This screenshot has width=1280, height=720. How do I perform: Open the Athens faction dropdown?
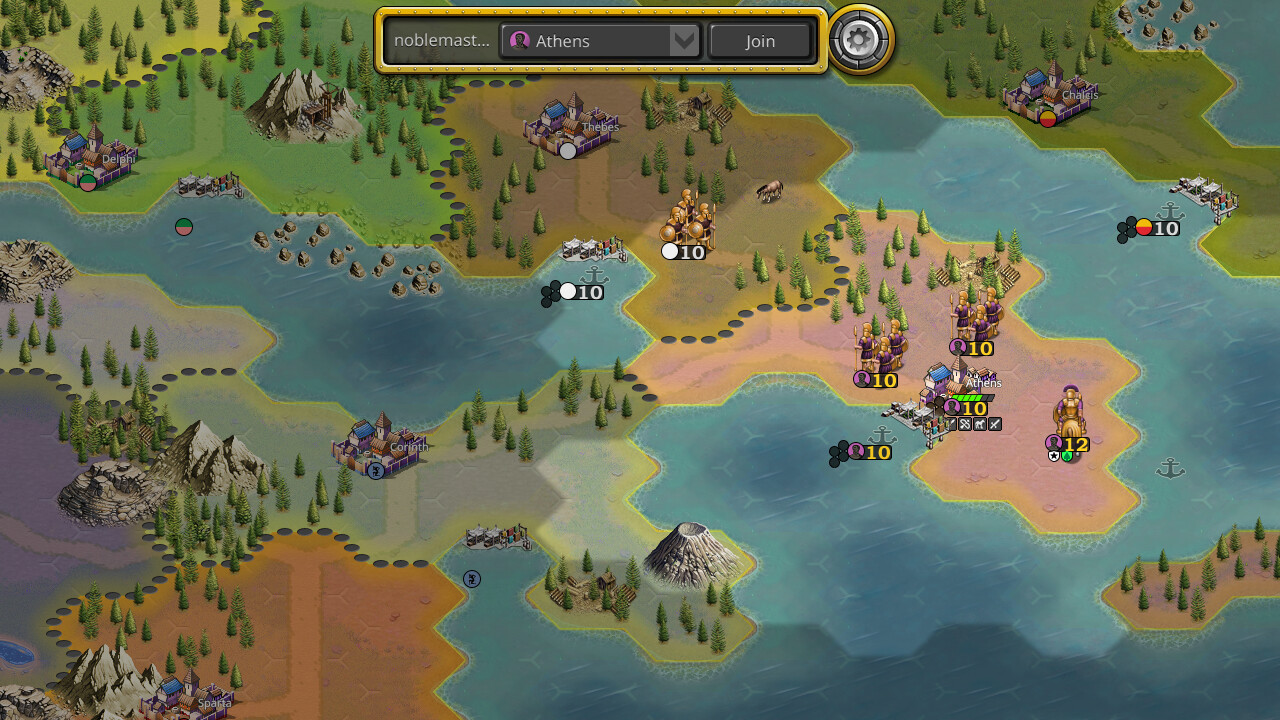click(590, 41)
